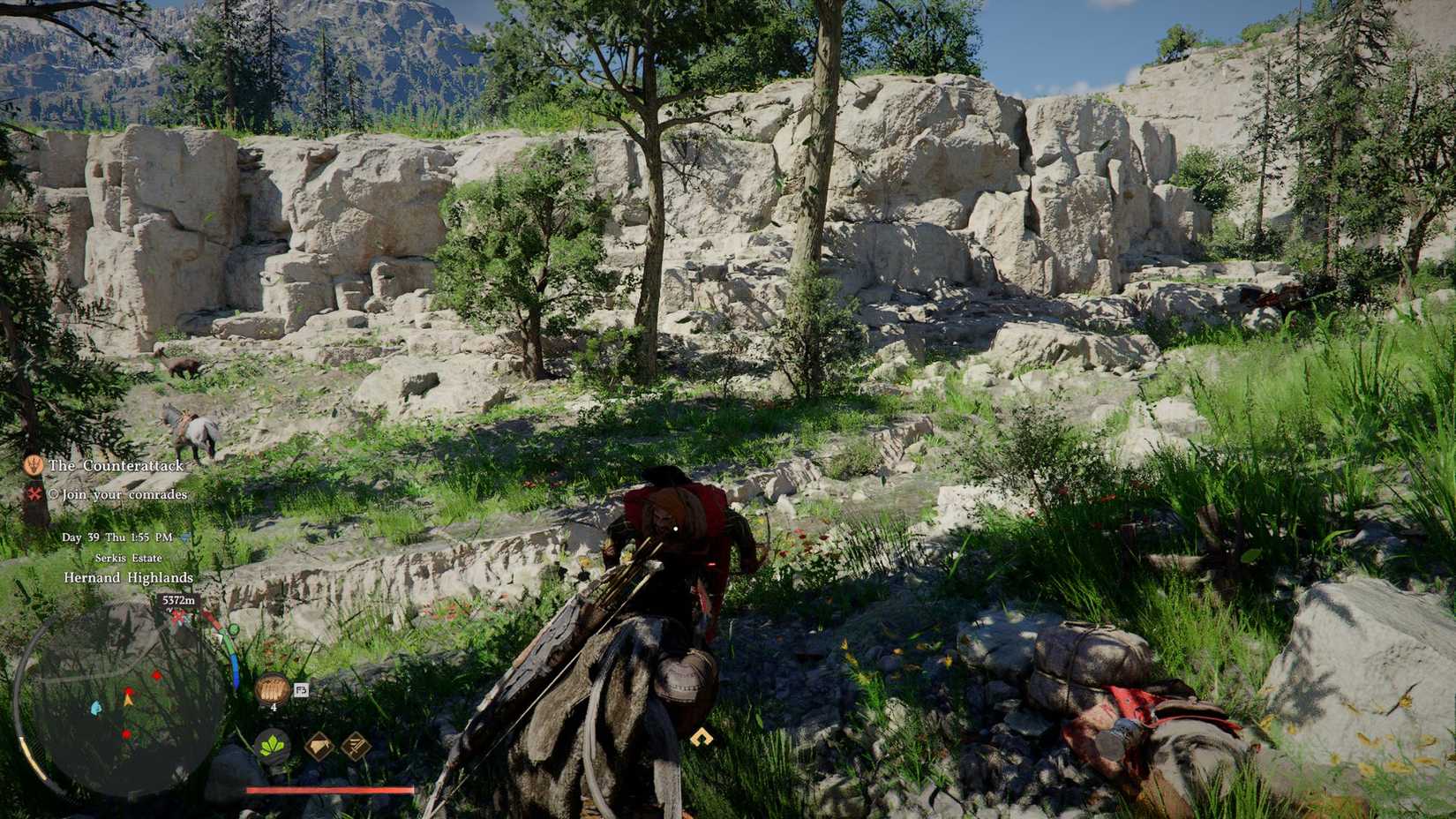Click the Hernand Highlands region label
The width and height of the screenshot is (1456, 819).
coord(128,577)
